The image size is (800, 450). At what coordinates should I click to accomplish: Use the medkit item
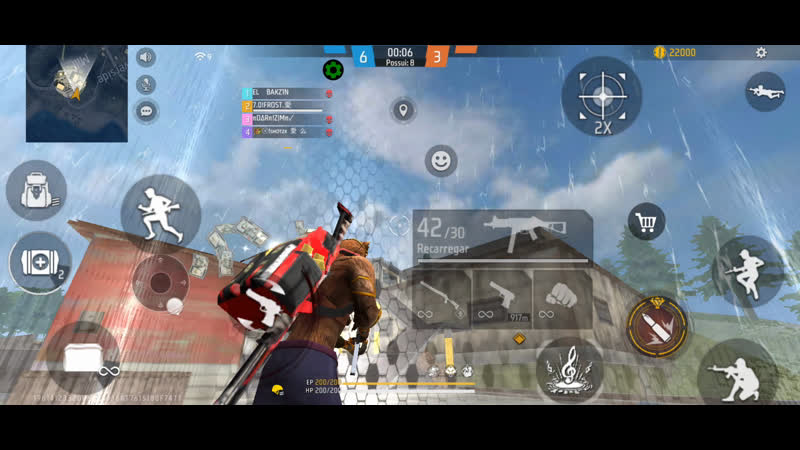[x=39, y=263]
